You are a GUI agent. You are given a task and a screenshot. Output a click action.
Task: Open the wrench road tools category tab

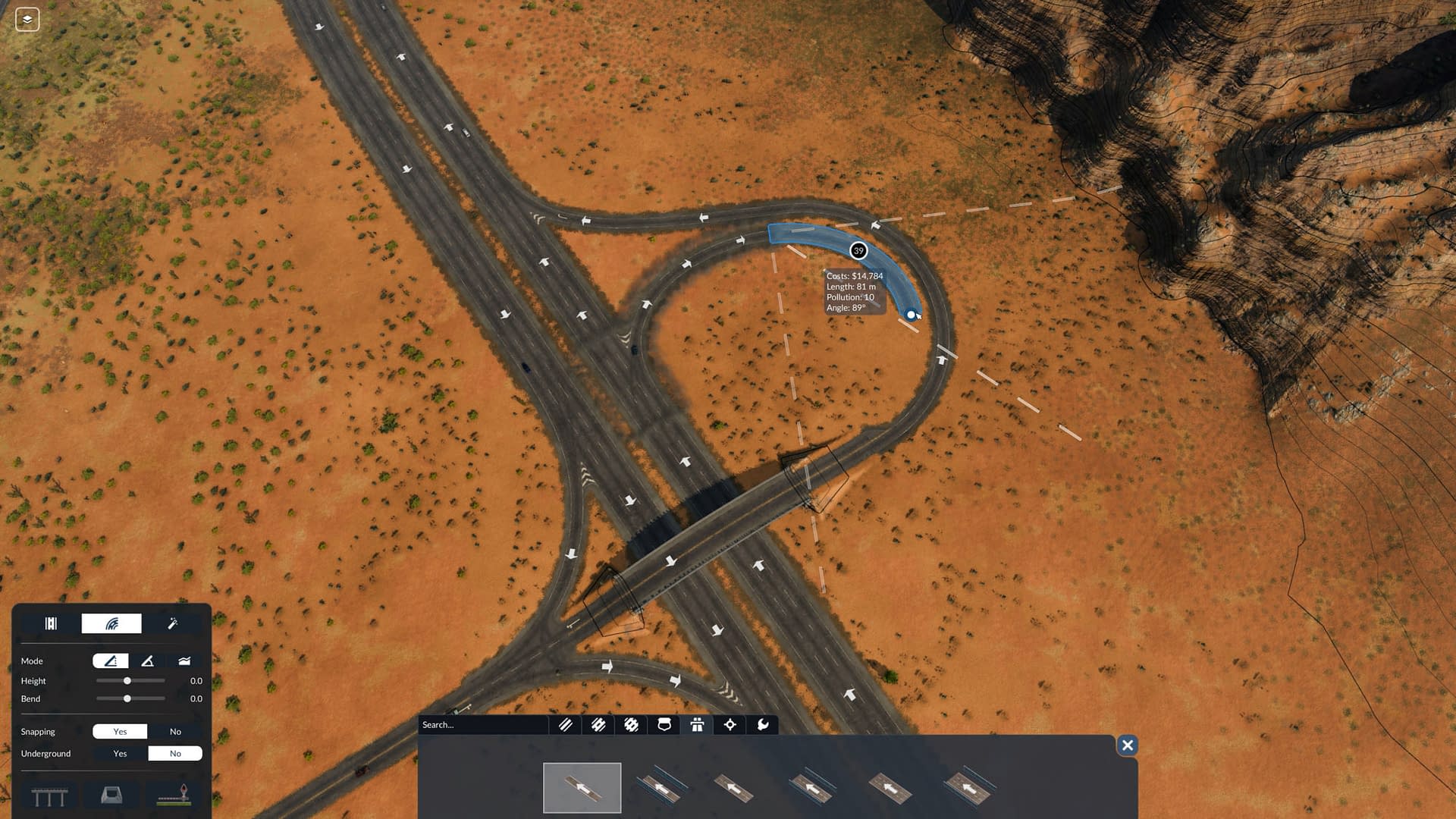coord(763,725)
